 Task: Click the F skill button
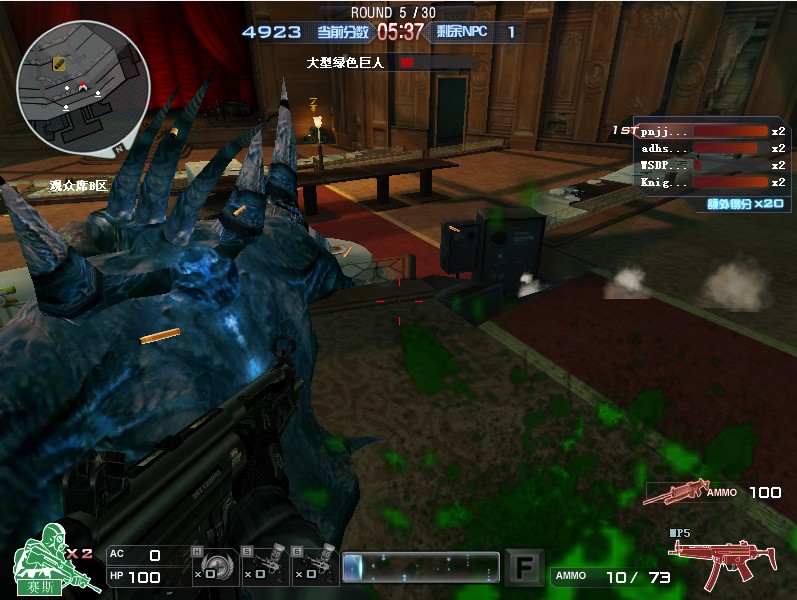tap(525, 567)
